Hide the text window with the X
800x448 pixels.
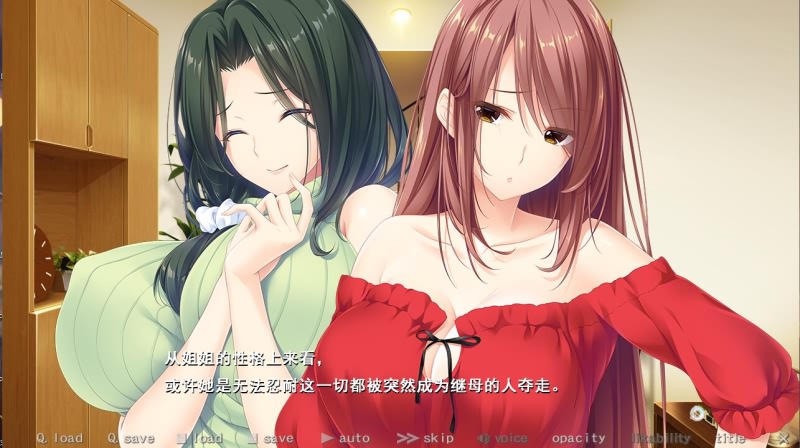coord(783,438)
